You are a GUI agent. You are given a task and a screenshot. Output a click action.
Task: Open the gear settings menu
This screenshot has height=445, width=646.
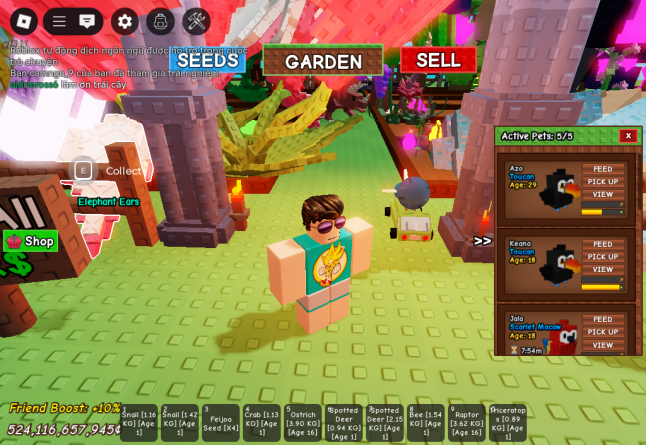(x=125, y=21)
